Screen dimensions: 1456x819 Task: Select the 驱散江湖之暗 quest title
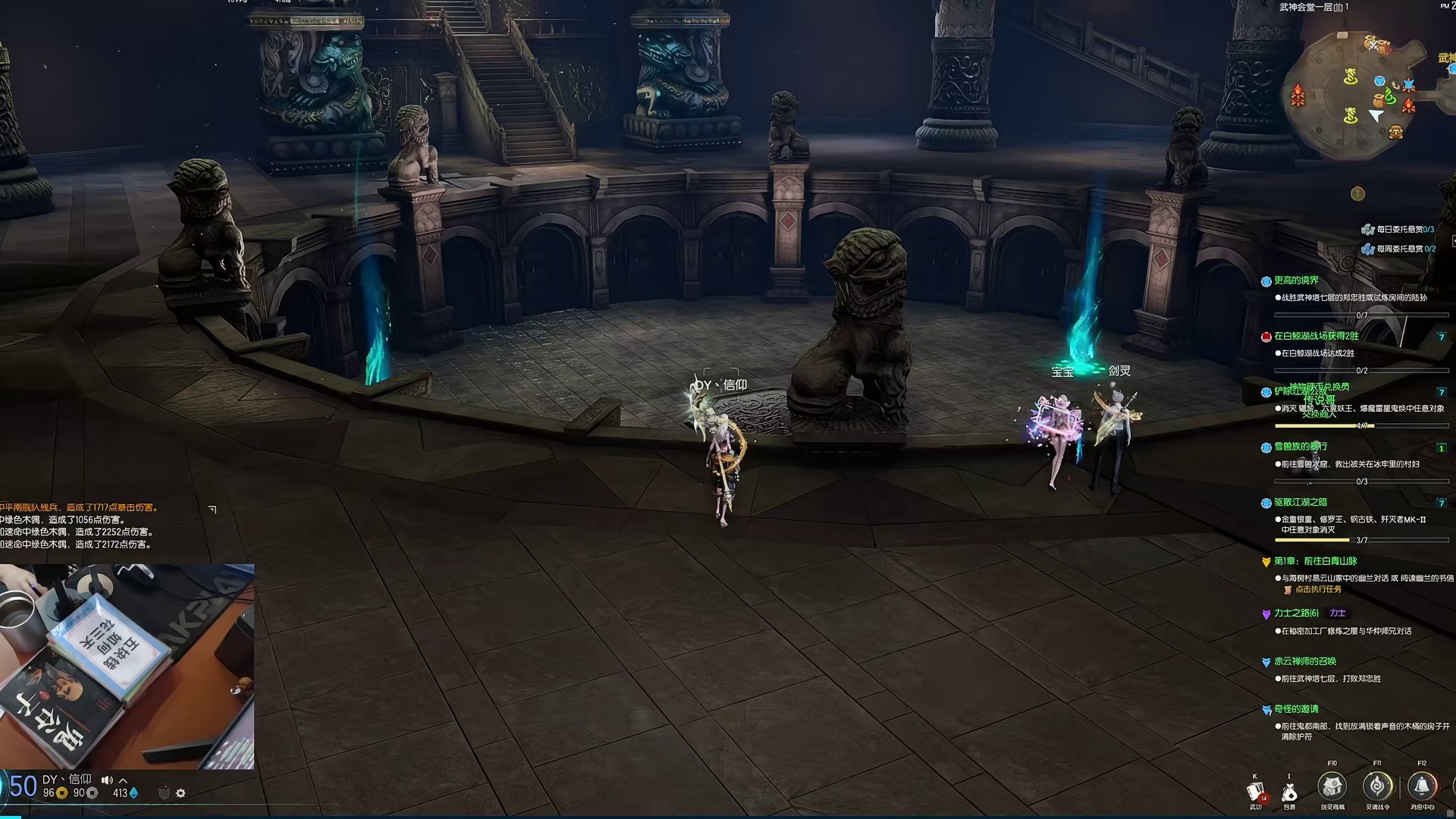(1300, 502)
